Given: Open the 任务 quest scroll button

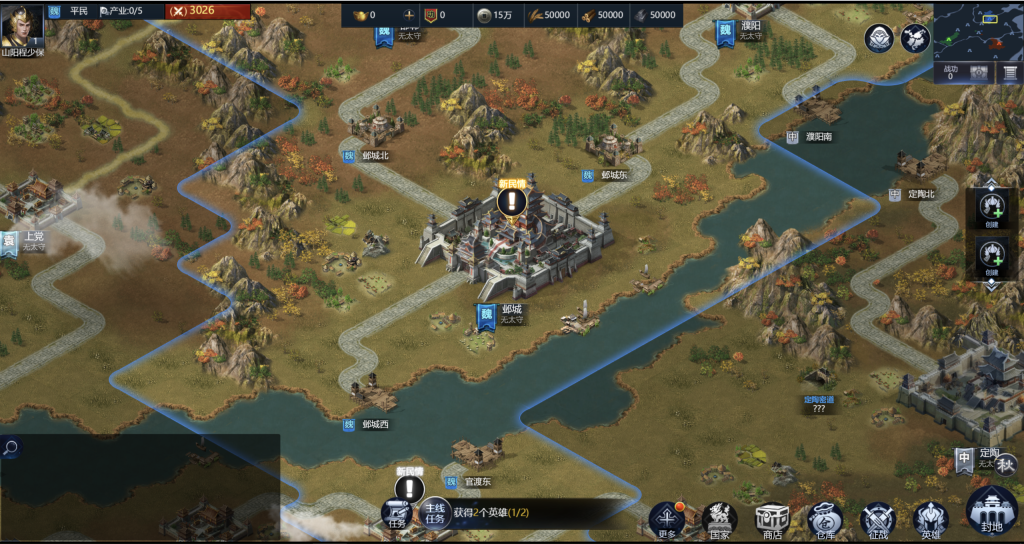Looking at the screenshot, I should pyautogui.click(x=398, y=514).
